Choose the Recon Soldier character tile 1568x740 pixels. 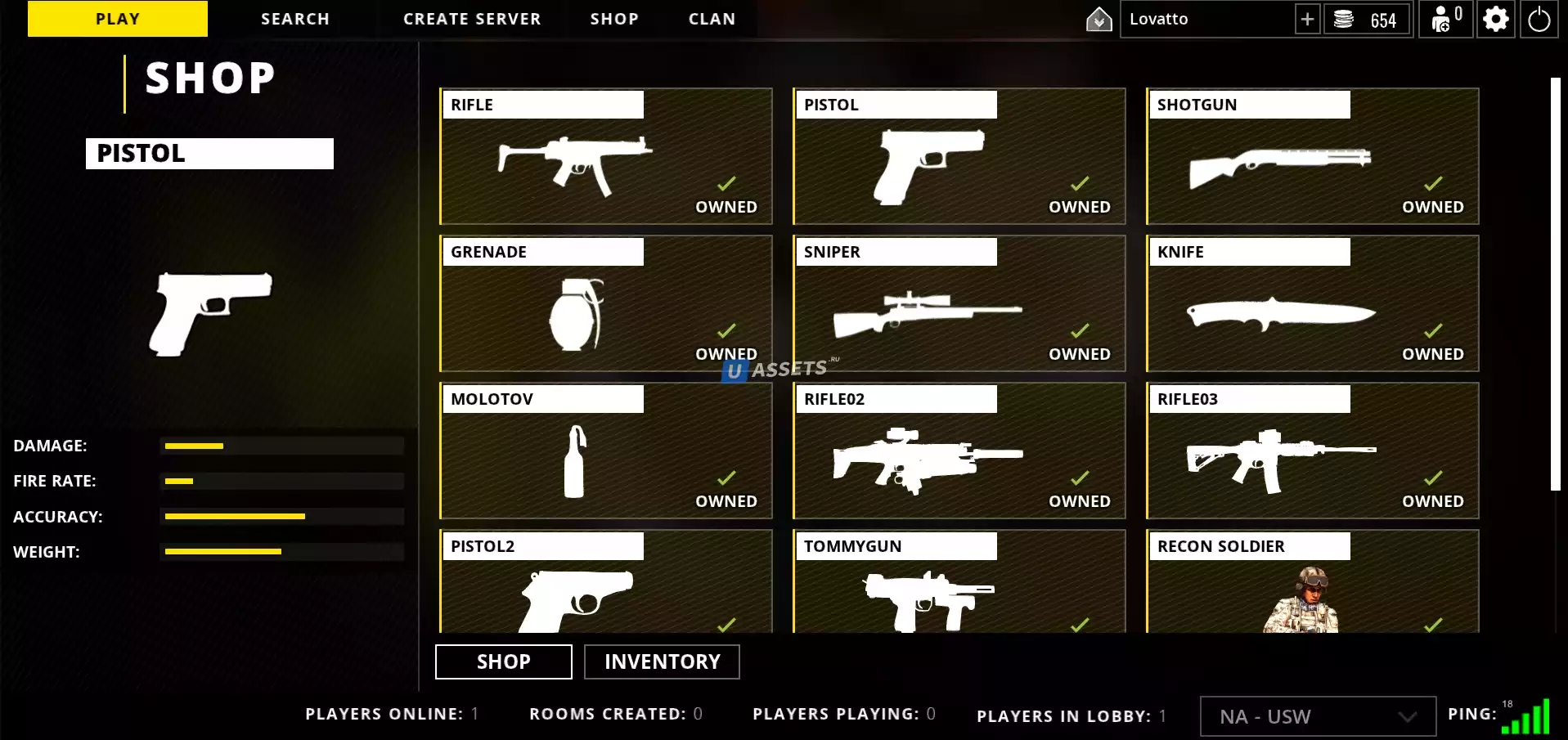click(1312, 582)
